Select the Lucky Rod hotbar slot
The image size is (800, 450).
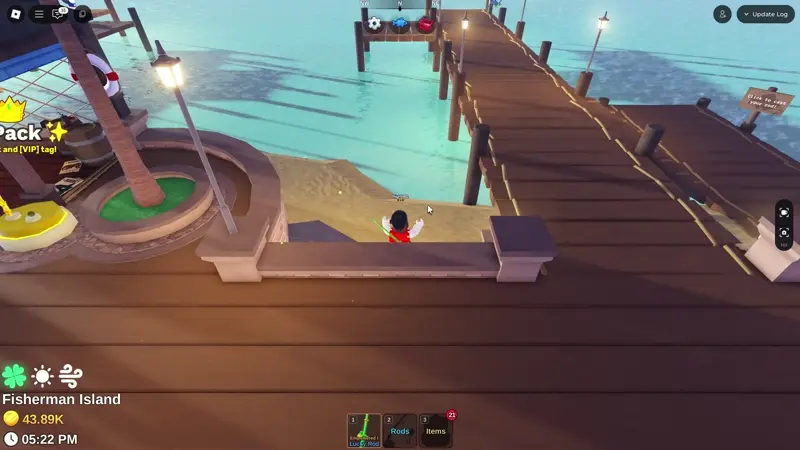click(364, 431)
